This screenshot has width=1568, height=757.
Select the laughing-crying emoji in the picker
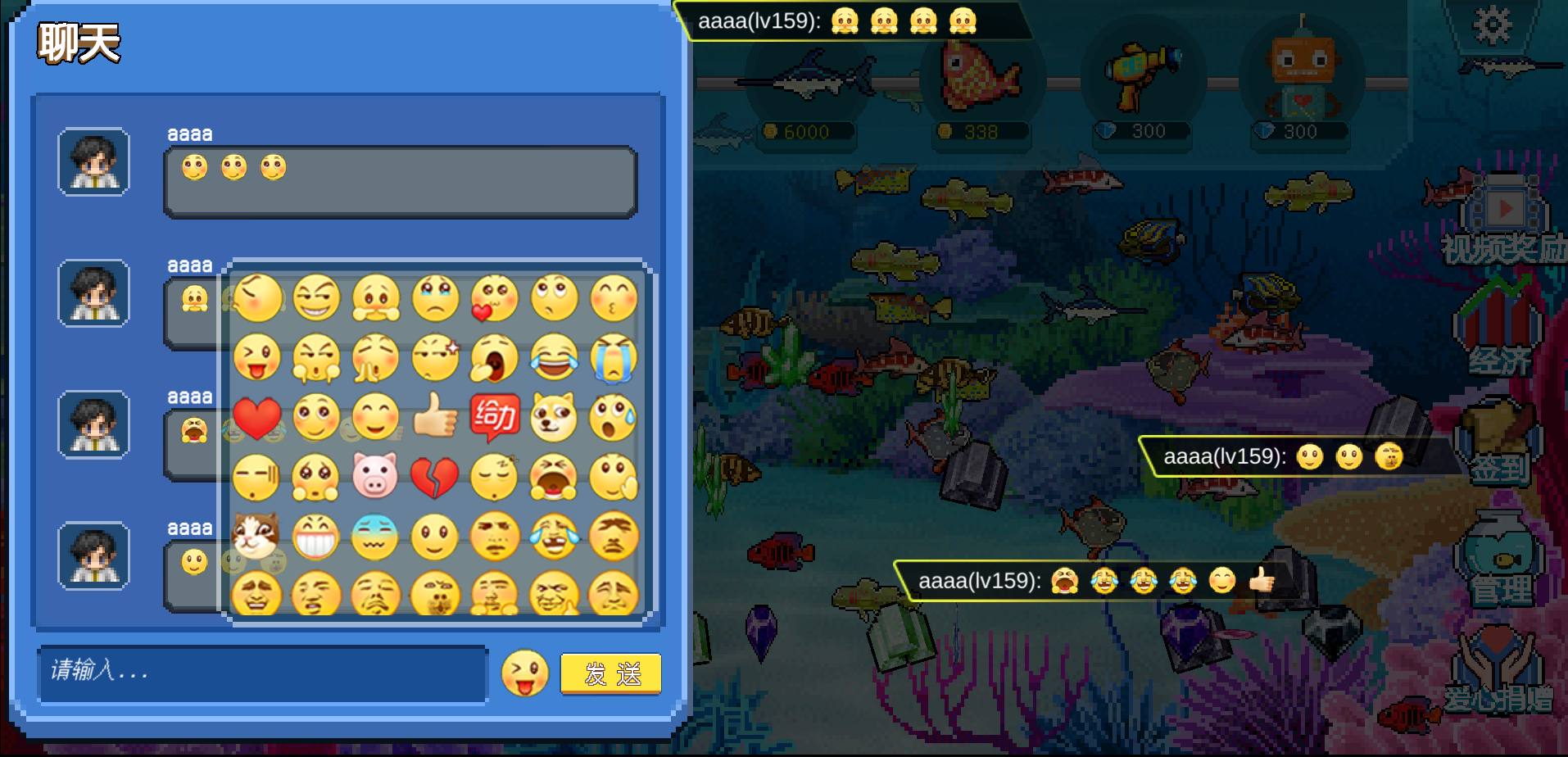pos(554,358)
